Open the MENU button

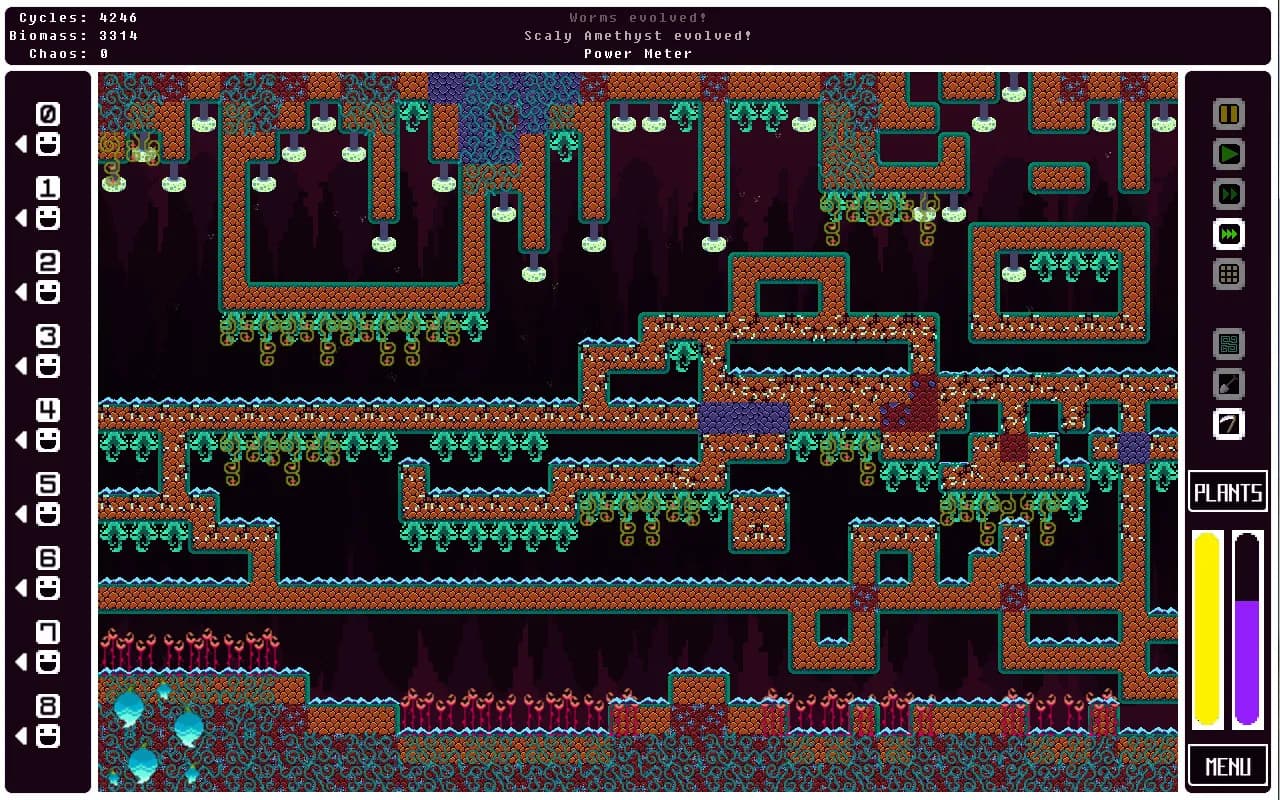pyautogui.click(x=1228, y=766)
